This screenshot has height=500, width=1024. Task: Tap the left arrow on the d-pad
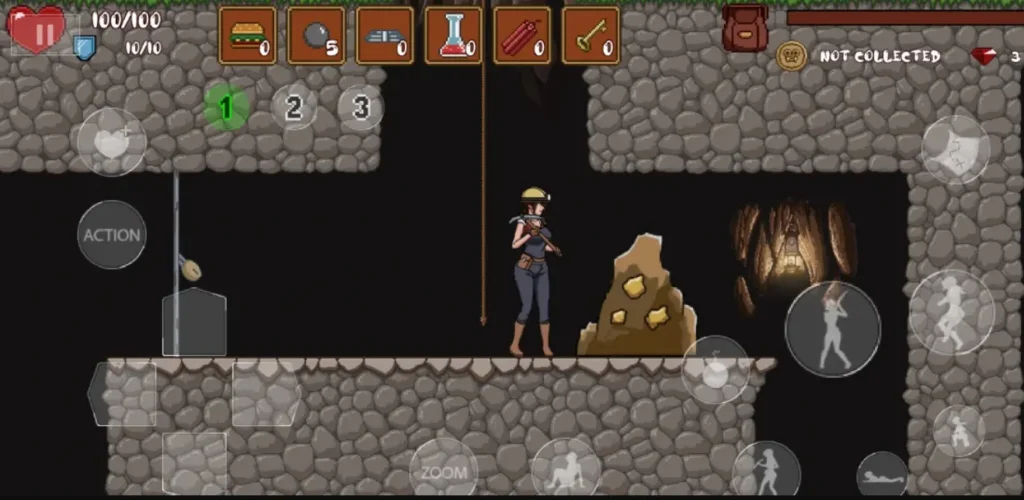[122, 394]
